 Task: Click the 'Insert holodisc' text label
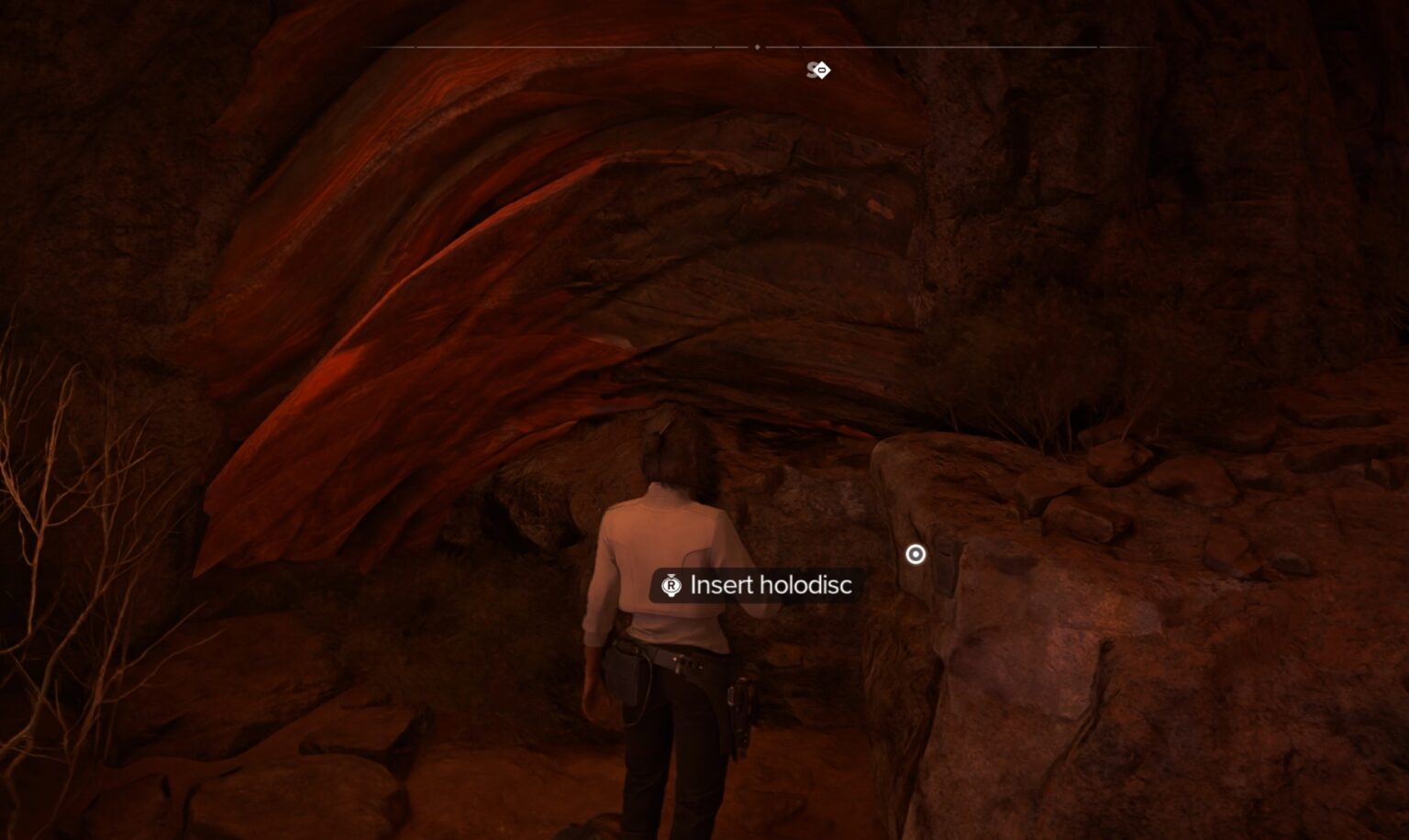tap(772, 584)
